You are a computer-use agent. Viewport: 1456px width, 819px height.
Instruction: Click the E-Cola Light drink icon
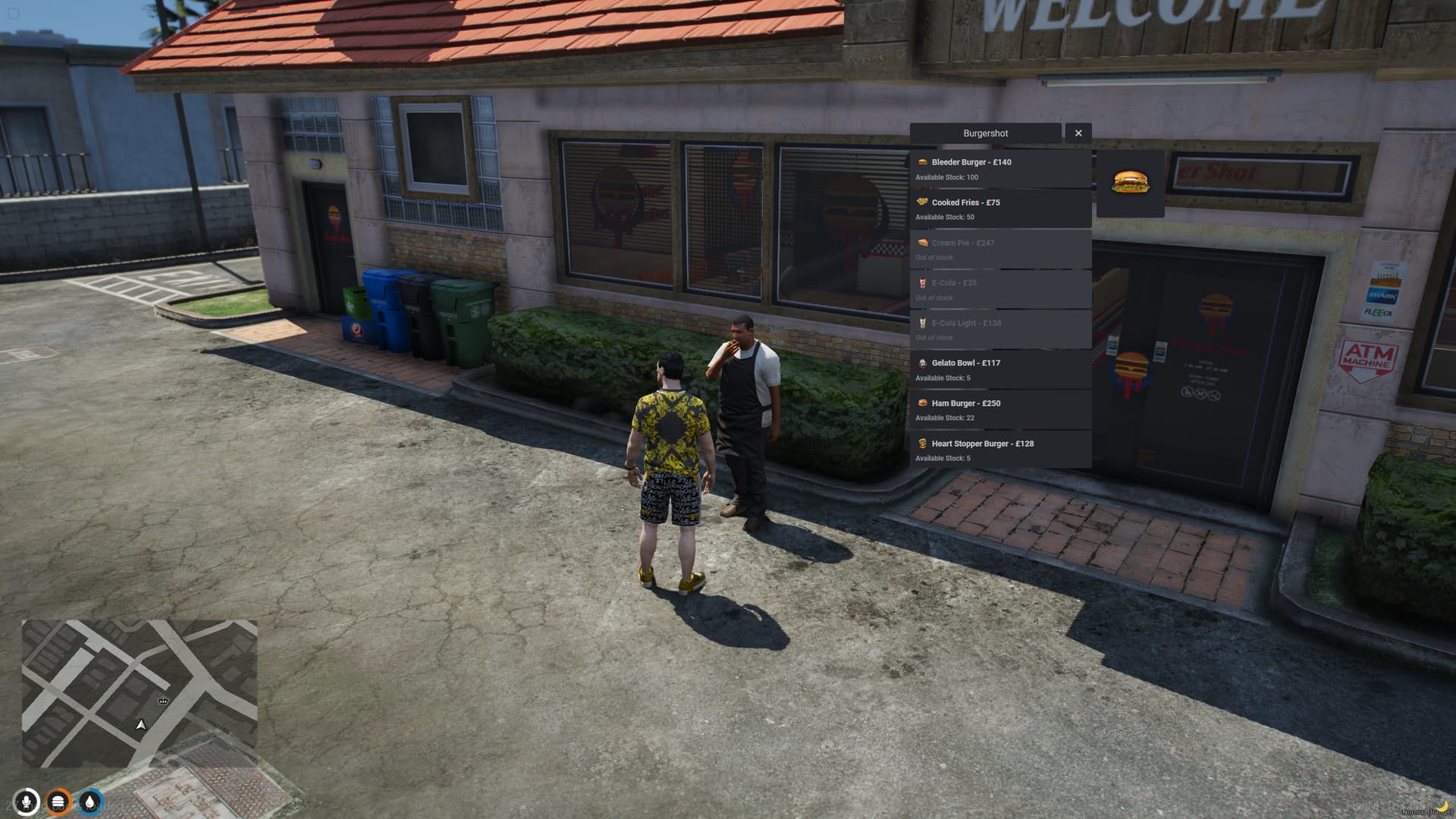[922, 323]
